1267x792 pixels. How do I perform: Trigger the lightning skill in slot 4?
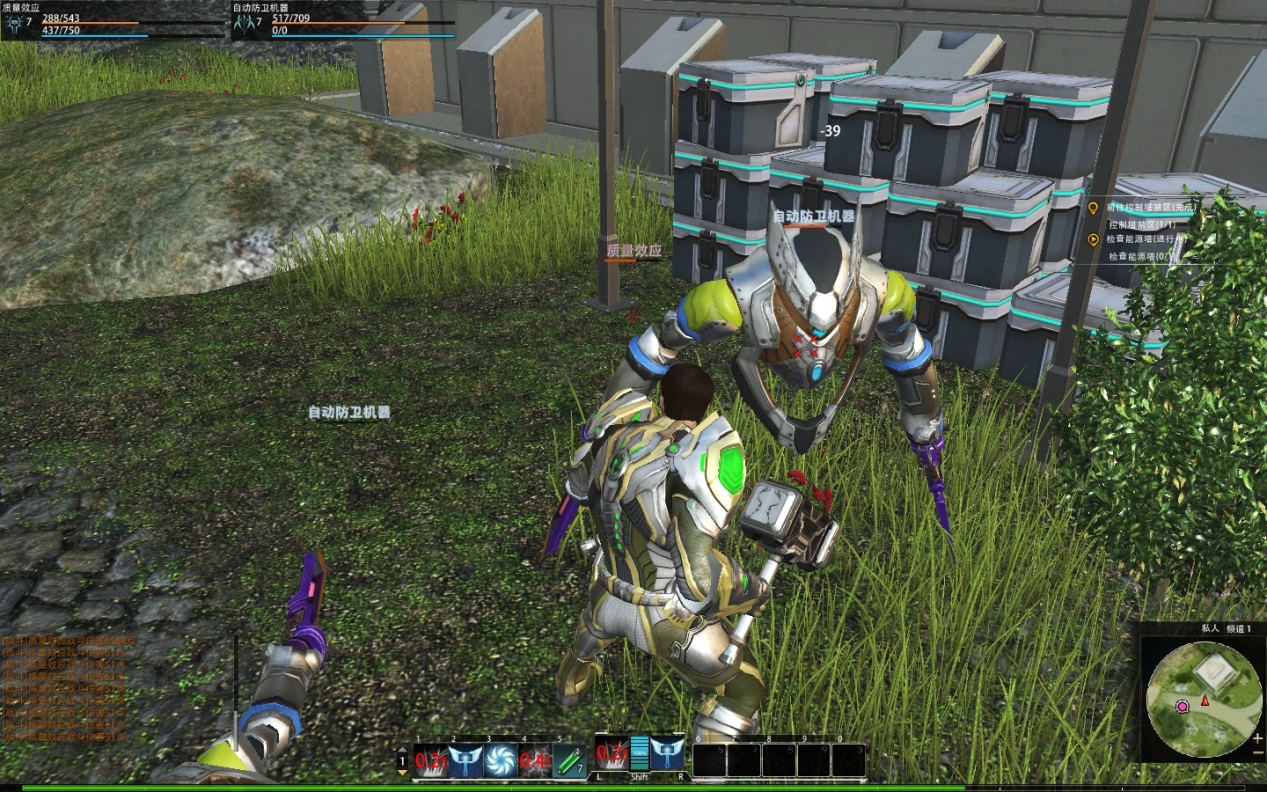pos(533,760)
